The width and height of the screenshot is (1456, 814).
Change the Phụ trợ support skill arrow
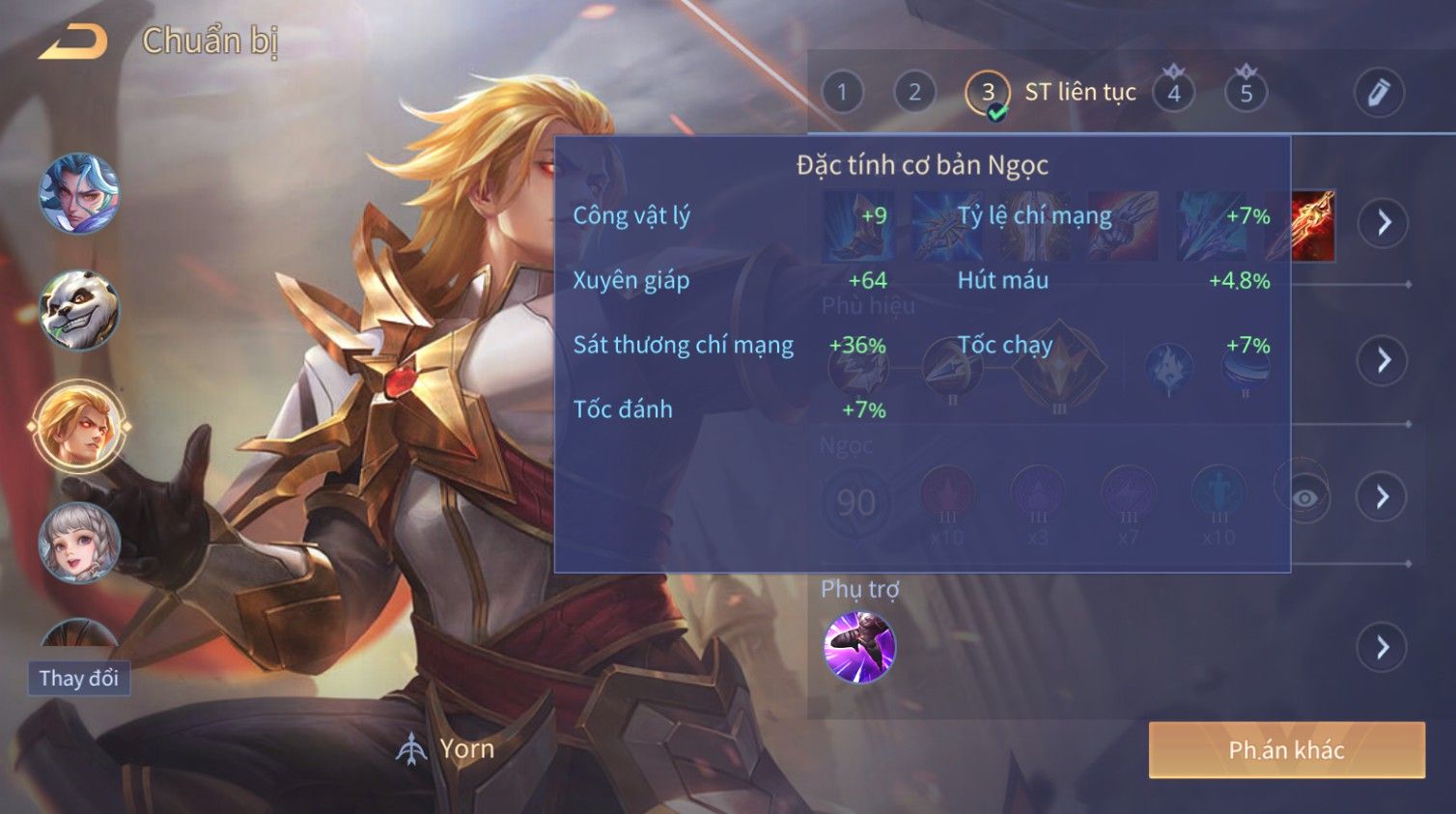(1383, 647)
